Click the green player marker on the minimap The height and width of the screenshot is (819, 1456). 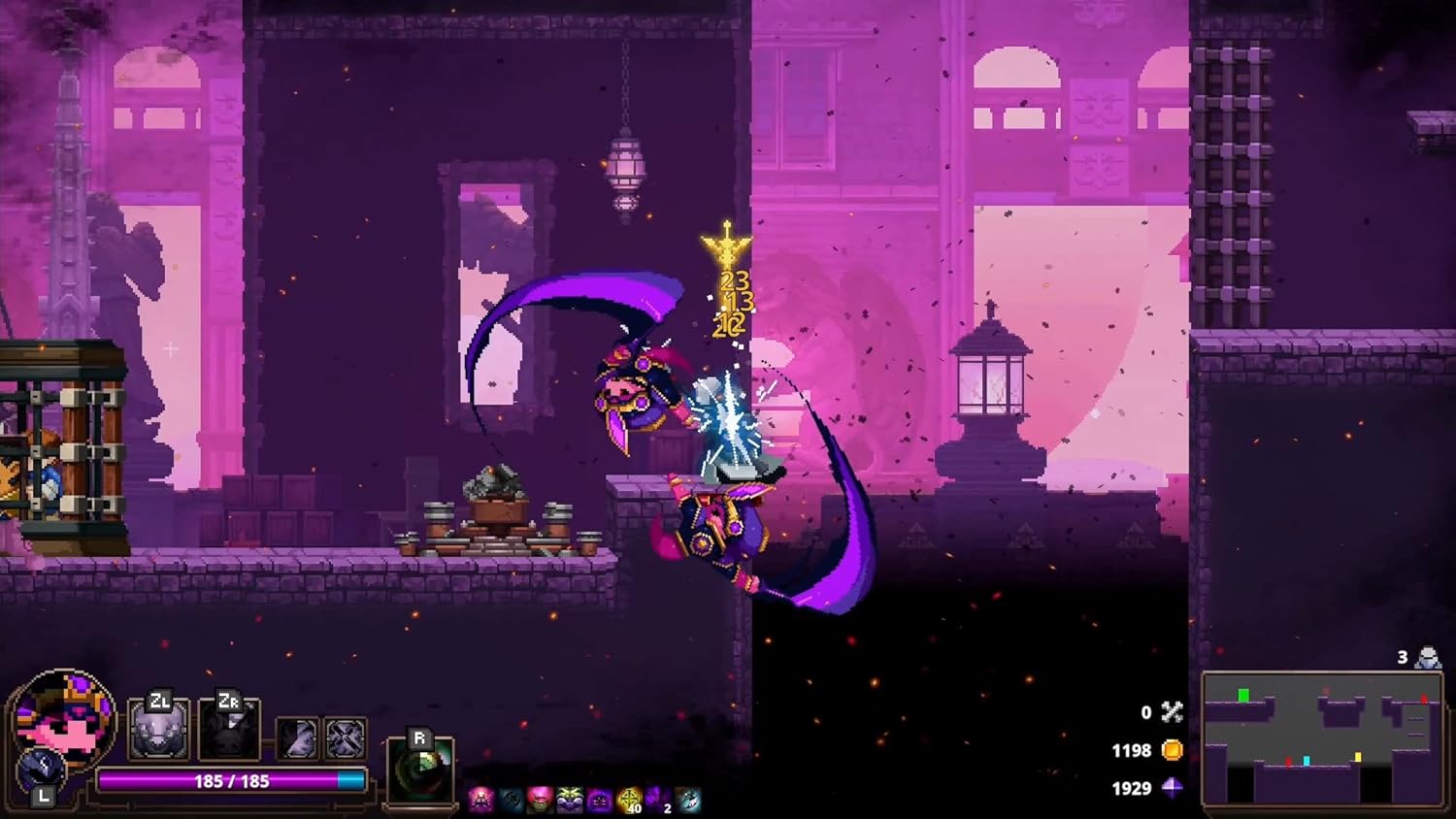pyautogui.click(x=1243, y=695)
